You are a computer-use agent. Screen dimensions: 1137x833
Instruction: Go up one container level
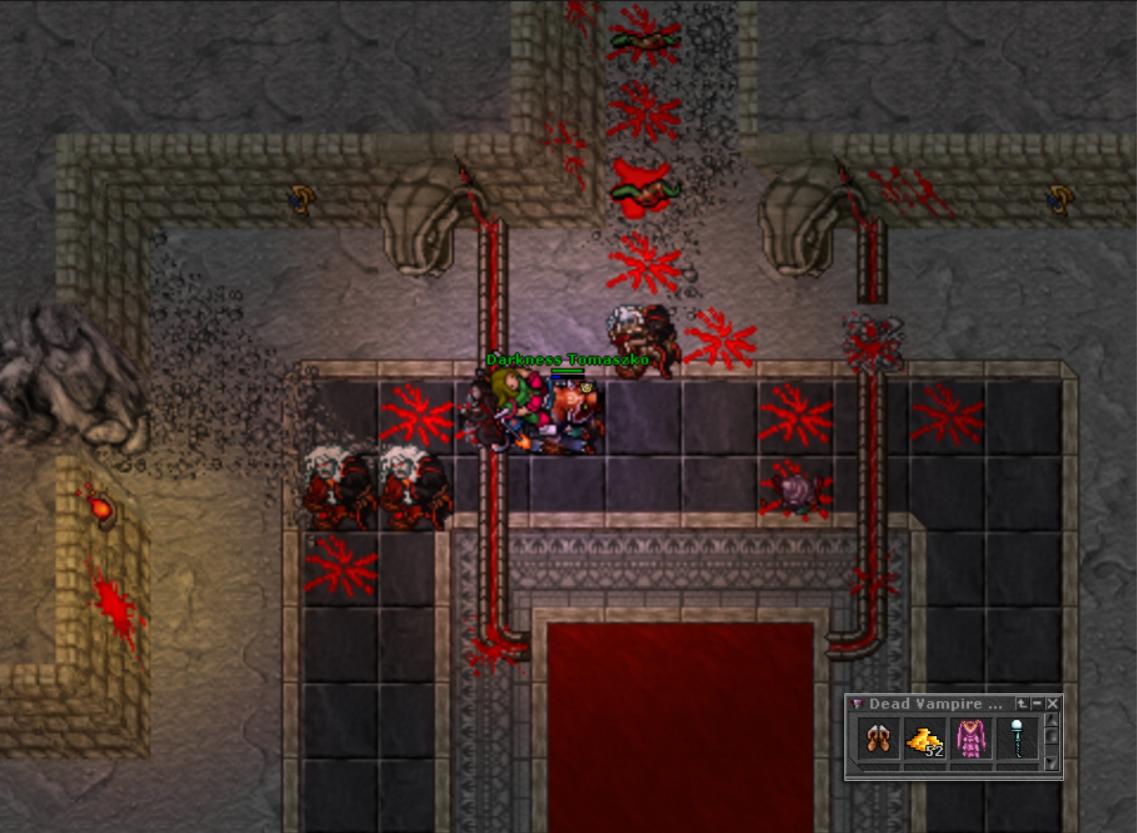click(x=1022, y=704)
